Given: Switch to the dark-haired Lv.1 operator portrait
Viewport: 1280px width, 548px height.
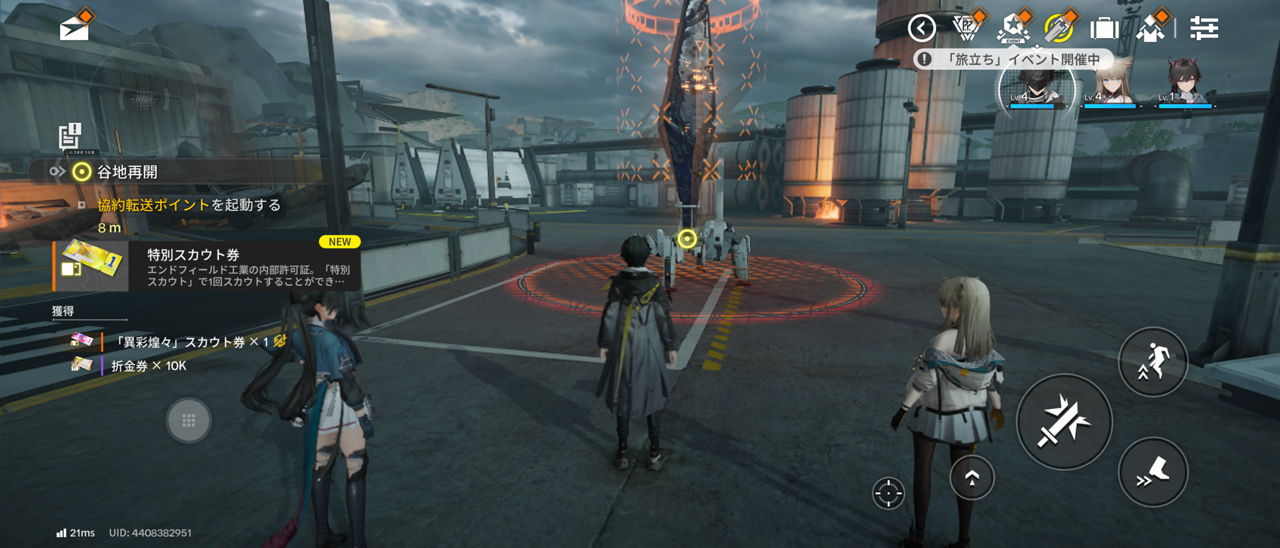Looking at the screenshot, I should tap(1184, 84).
